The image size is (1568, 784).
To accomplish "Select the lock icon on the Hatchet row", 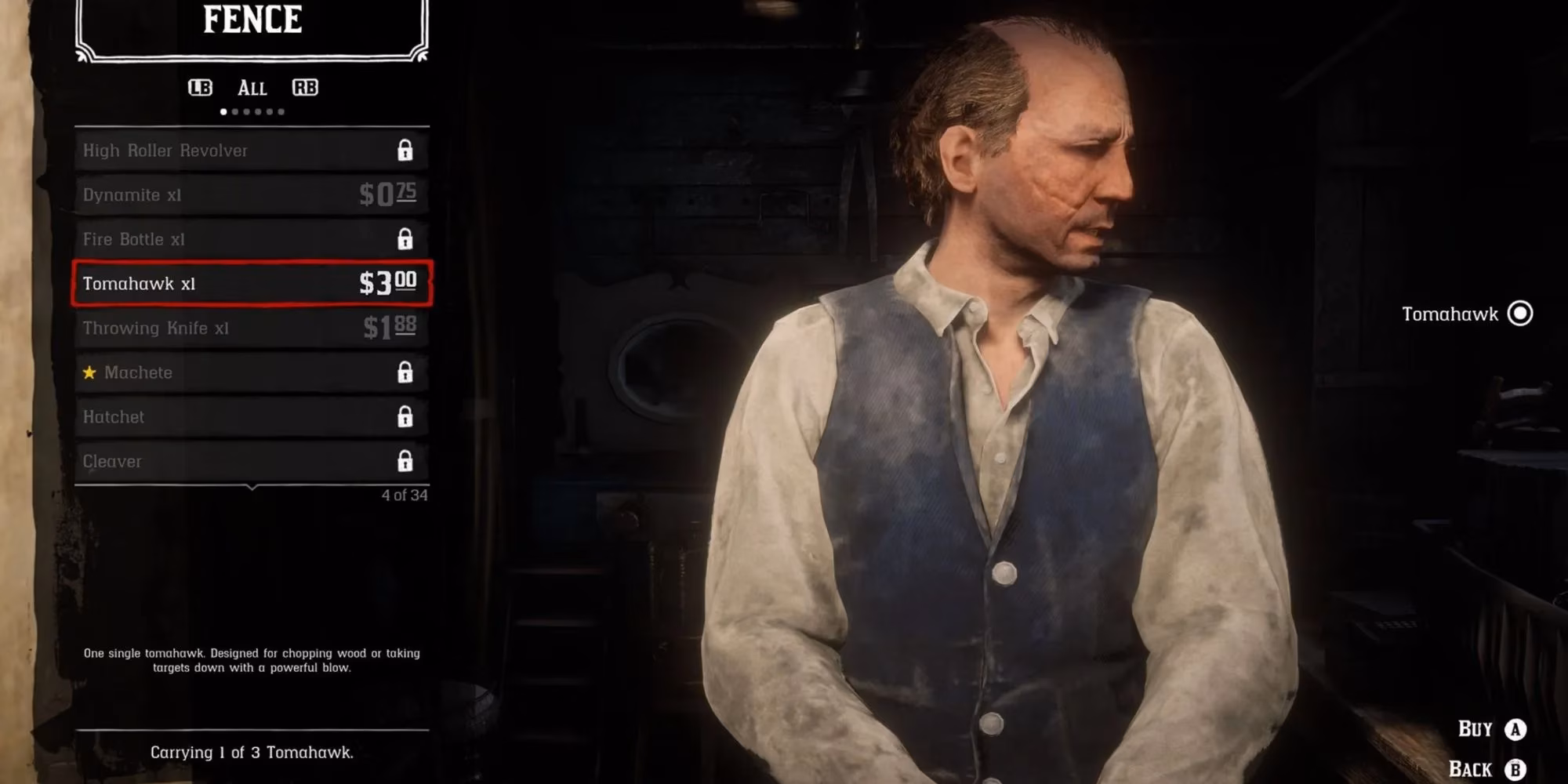I will click(x=405, y=416).
